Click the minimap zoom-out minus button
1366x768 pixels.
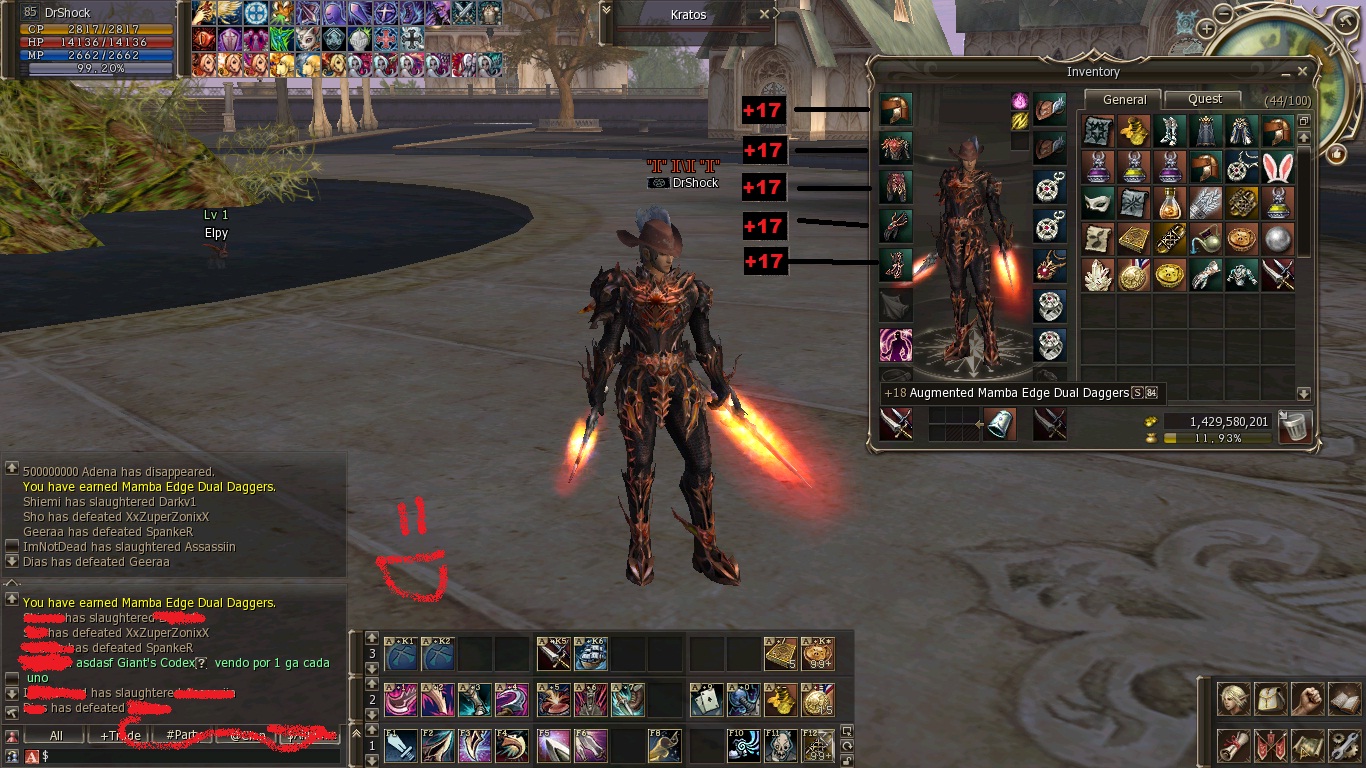tap(1224, 14)
